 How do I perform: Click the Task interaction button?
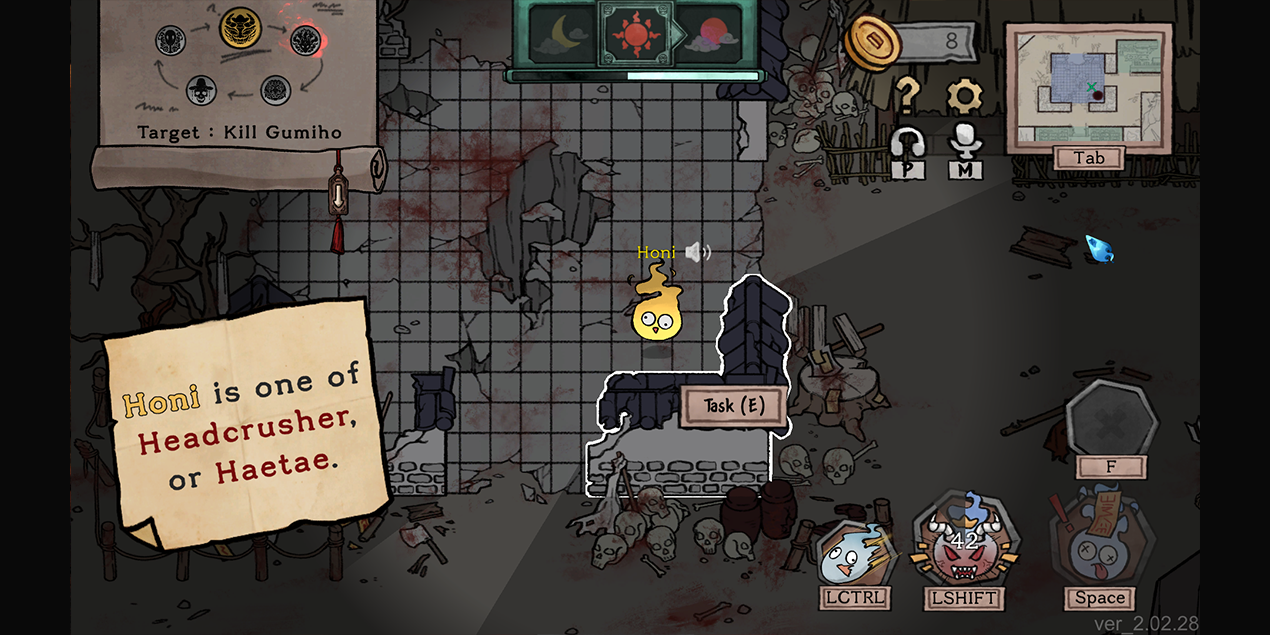tap(733, 406)
